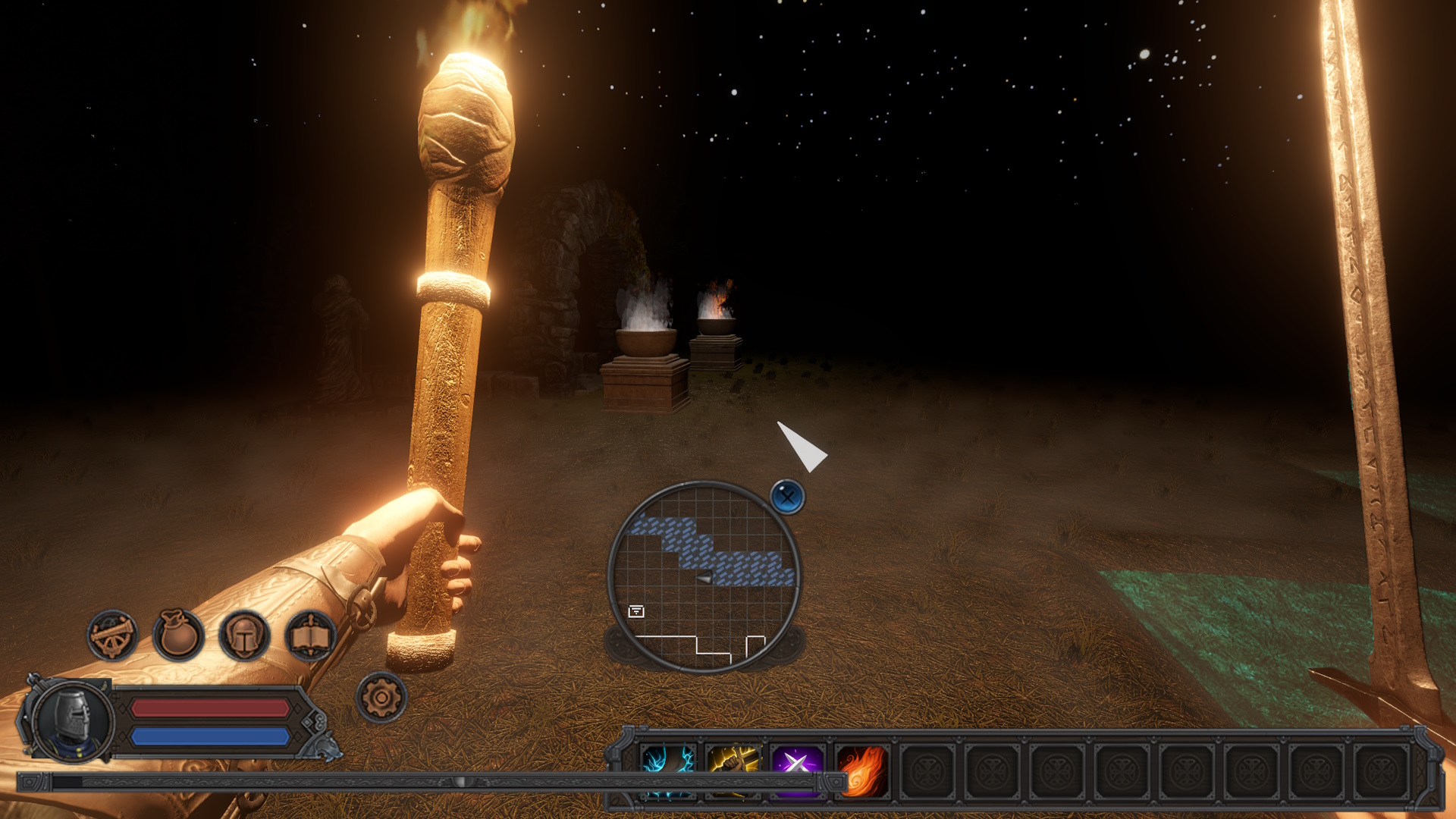
Task: Click the circular grid minimap
Action: pyautogui.click(x=704, y=576)
